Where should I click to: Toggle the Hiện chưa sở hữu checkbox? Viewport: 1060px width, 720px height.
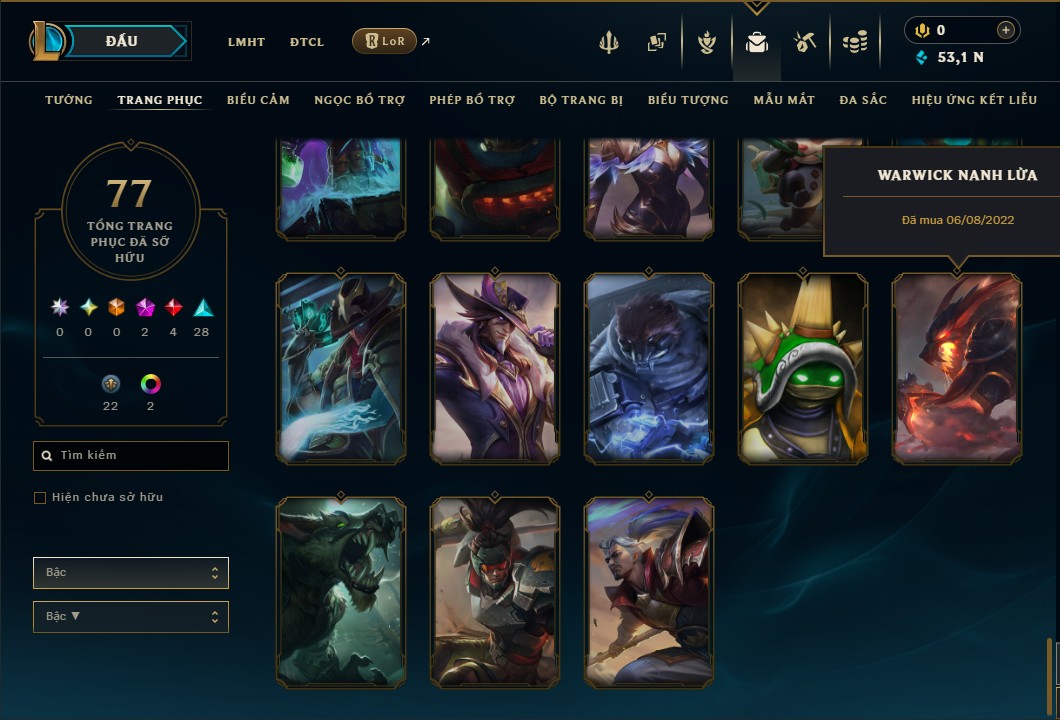pyautogui.click(x=40, y=498)
